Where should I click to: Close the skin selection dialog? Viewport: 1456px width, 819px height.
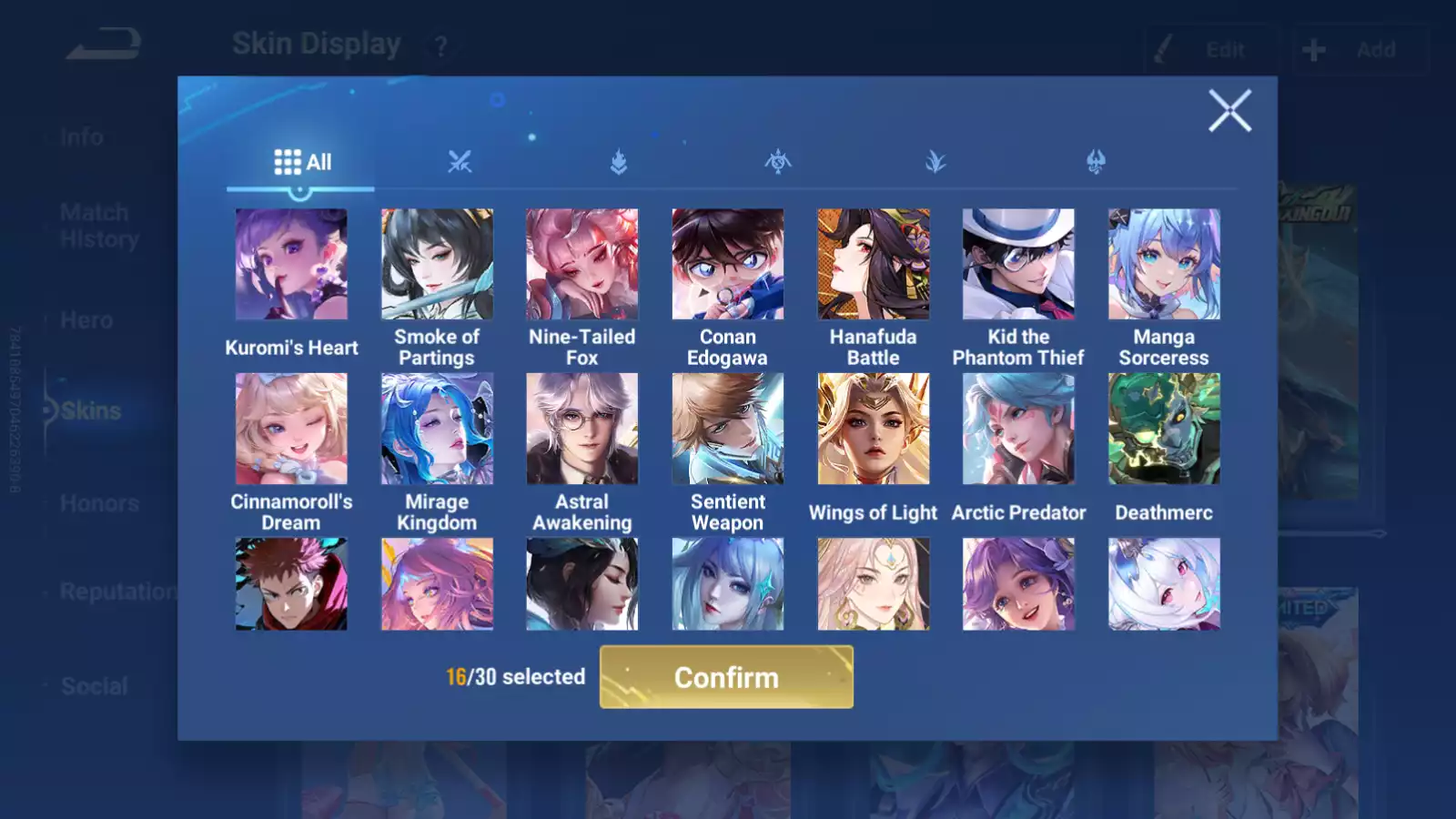point(1229,111)
